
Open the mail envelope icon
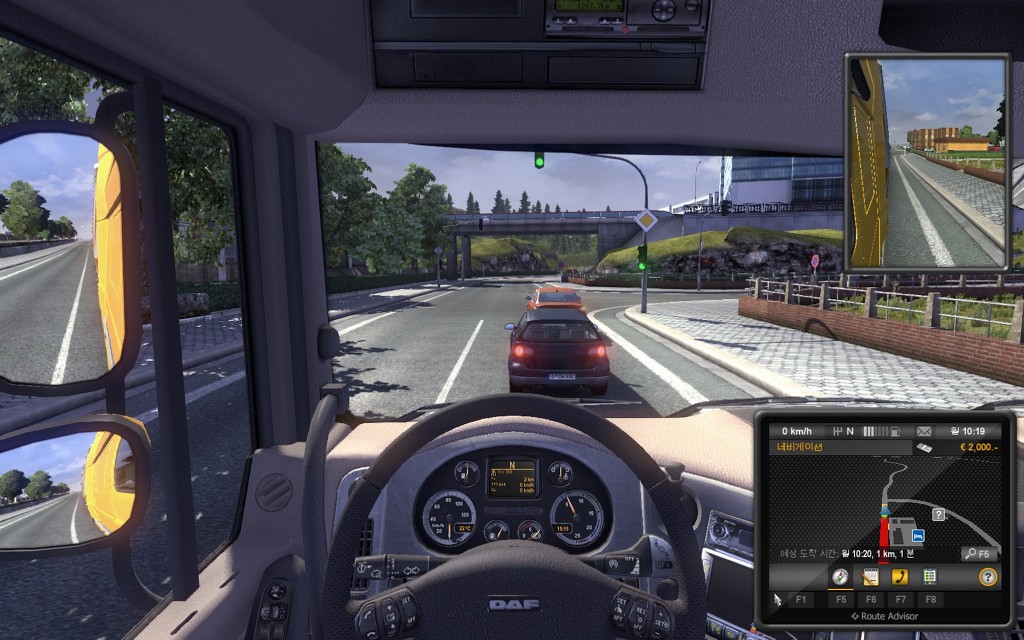[x=923, y=431]
